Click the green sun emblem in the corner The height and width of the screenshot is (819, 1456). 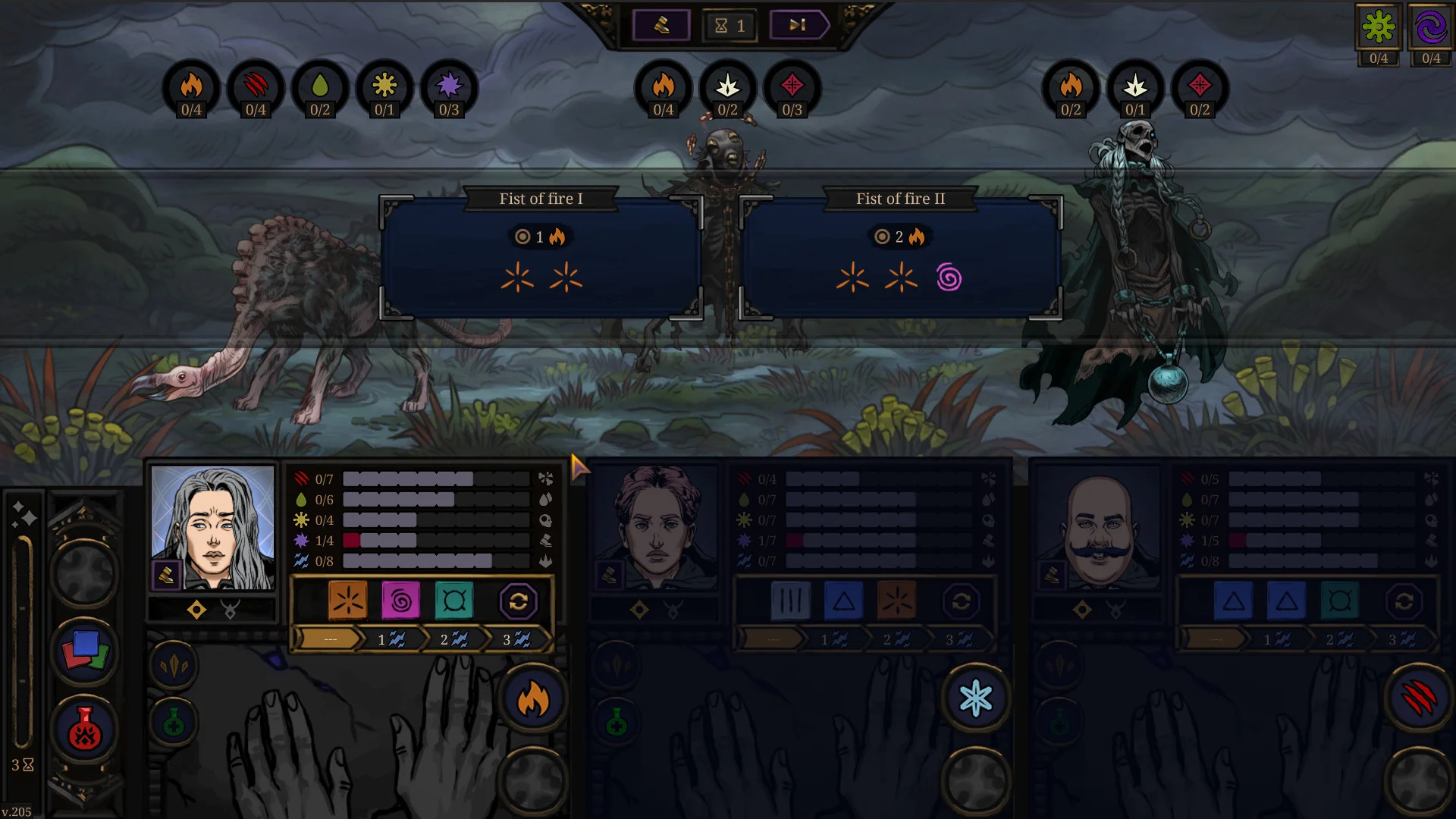1378,28
